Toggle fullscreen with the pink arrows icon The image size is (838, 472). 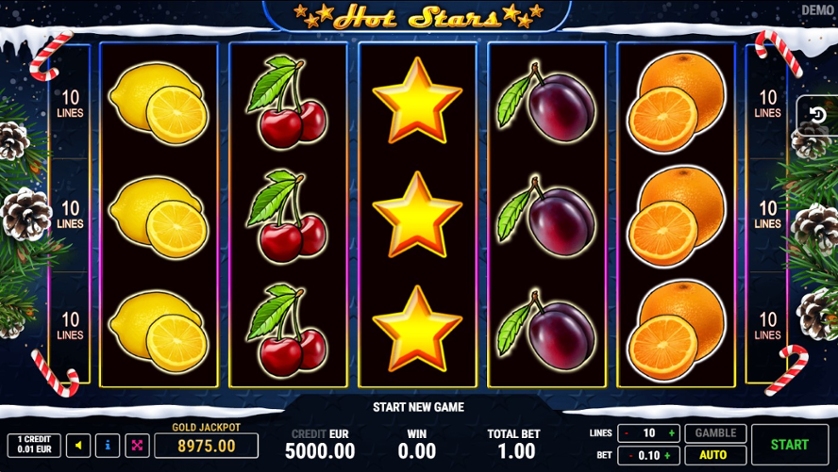tap(136, 445)
